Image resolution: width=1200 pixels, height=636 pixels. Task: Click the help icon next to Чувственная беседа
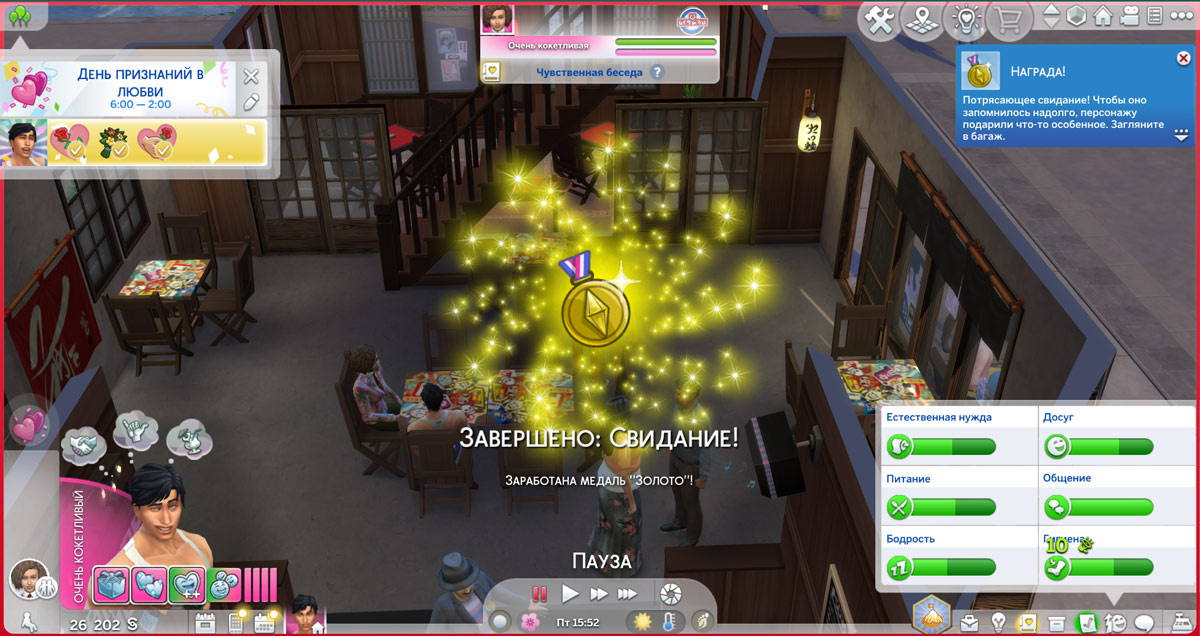pyautogui.click(x=657, y=72)
